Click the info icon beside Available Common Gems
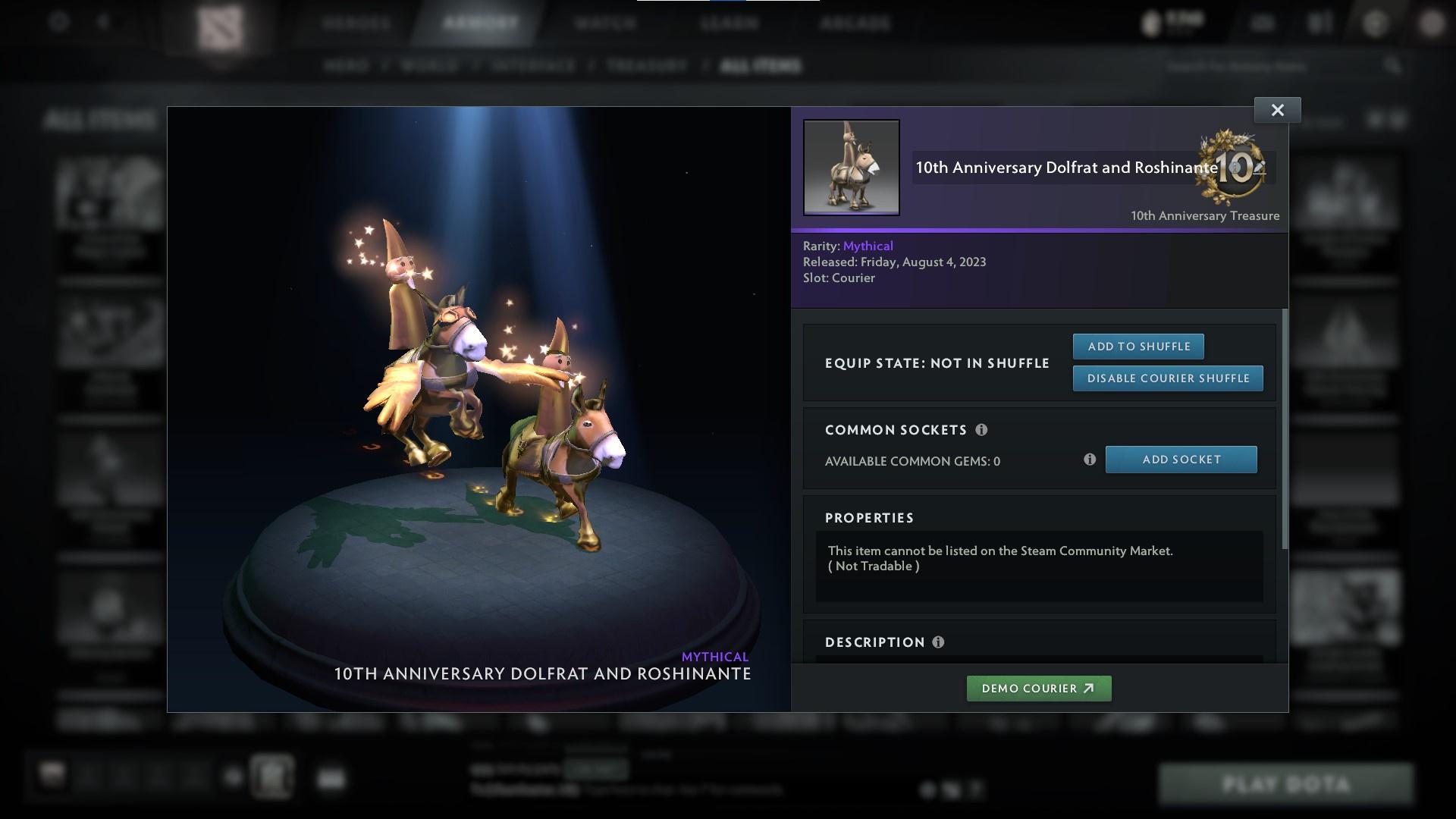Screen dimensions: 1456x819 (1090, 459)
